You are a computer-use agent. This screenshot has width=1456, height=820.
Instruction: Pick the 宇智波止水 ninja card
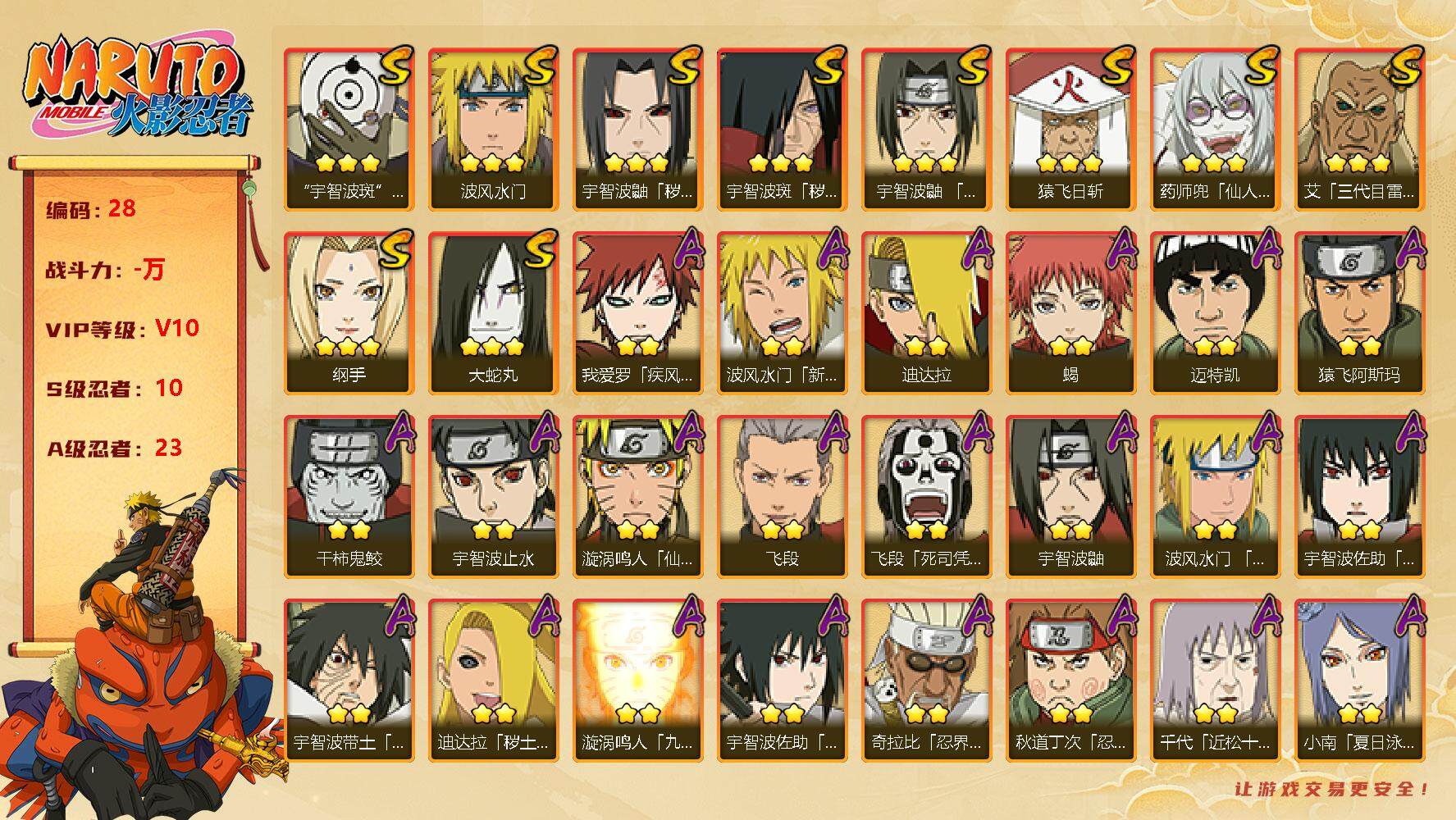tap(493, 496)
